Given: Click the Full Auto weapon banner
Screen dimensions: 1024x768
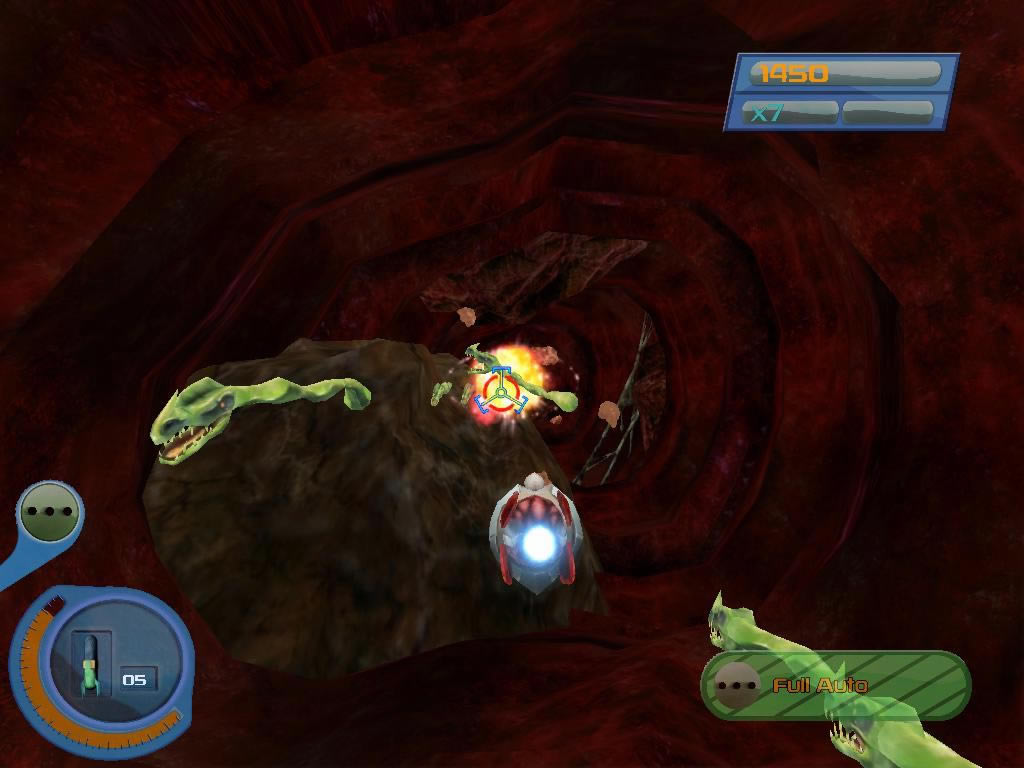Looking at the screenshot, I should click(x=835, y=685).
